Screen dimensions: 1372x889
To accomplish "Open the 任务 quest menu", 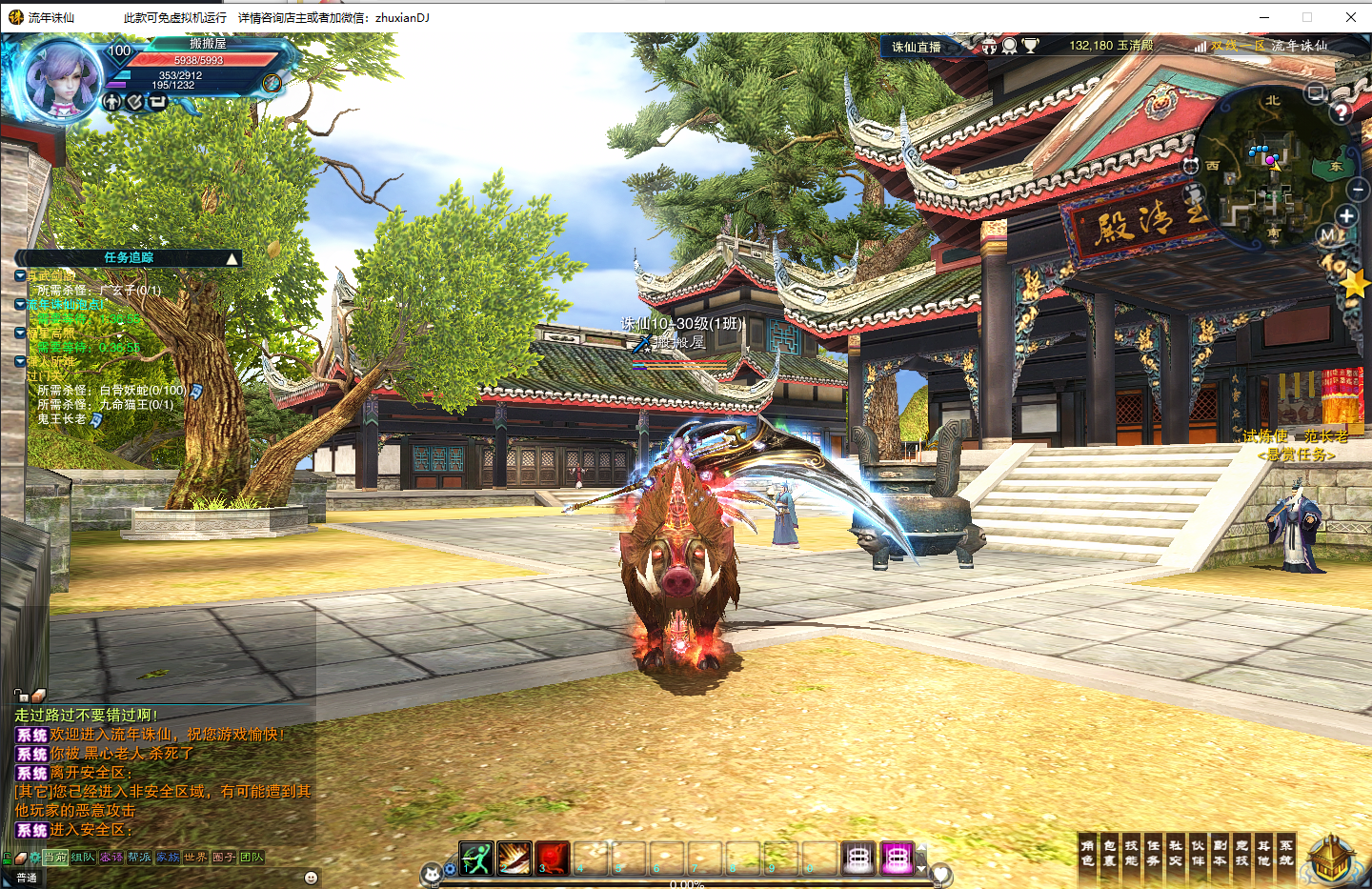I will 1154,853.
